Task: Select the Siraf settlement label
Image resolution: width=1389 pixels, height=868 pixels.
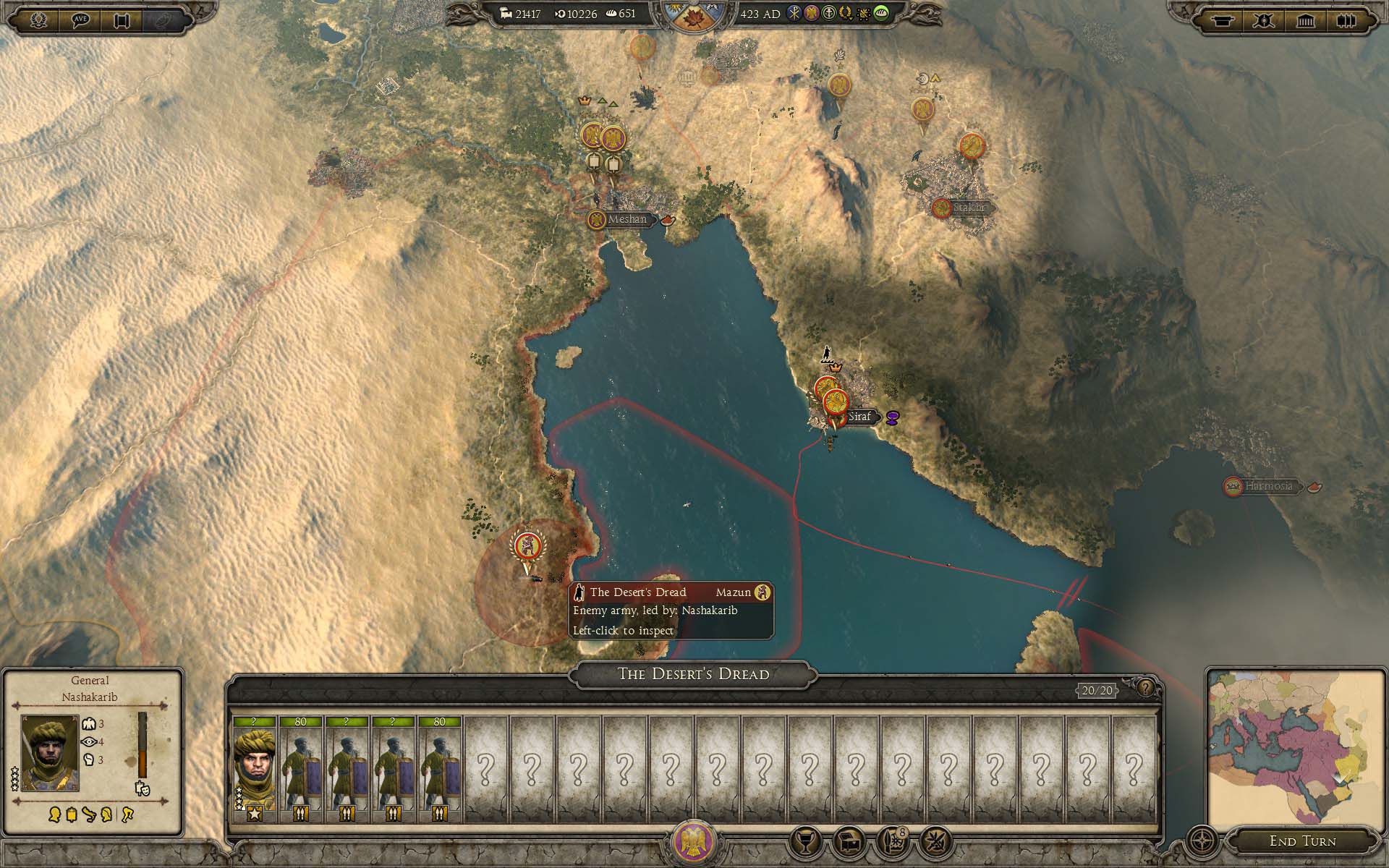Action: [859, 417]
